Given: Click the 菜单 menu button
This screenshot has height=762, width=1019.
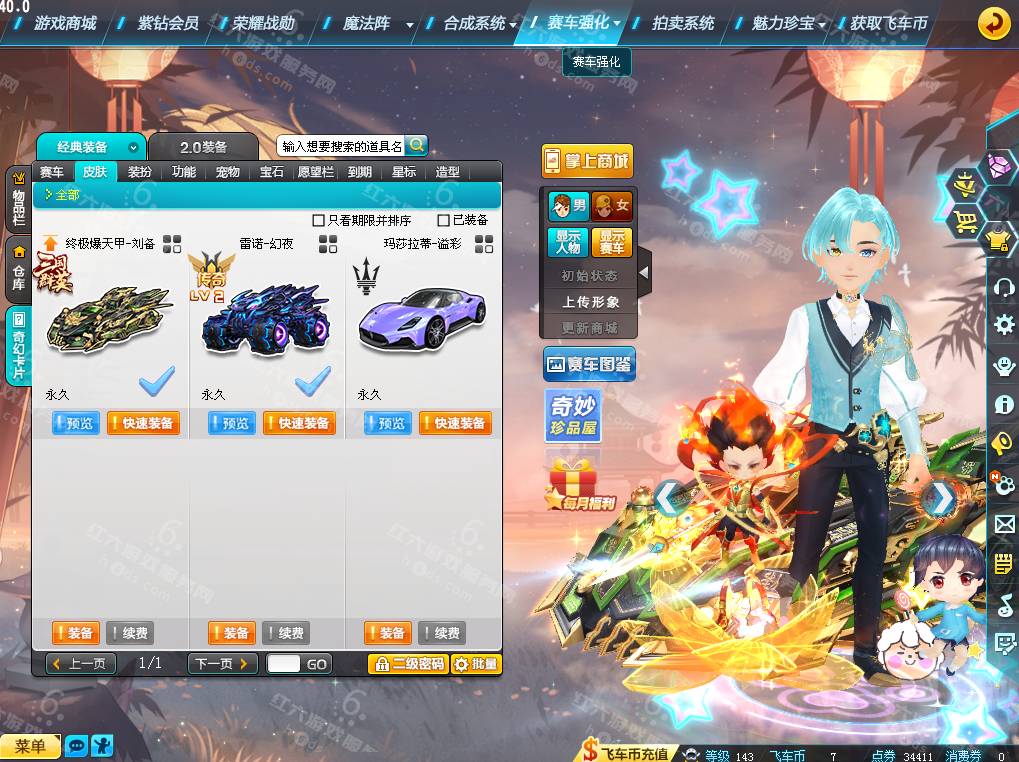Looking at the screenshot, I should pyautogui.click(x=30, y=746).
